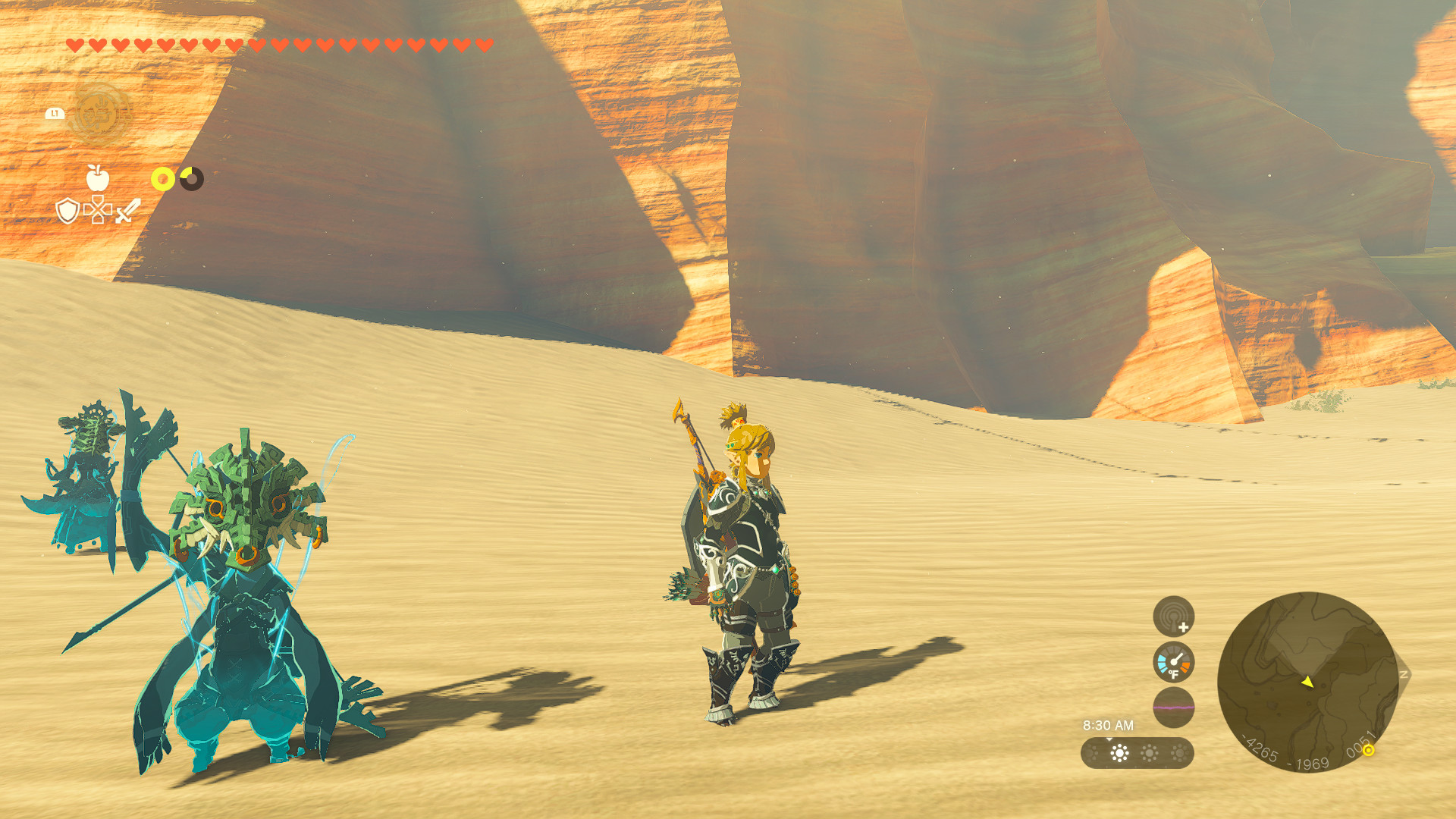Toggle the dimmed leftmost weather sun icon
Screen dimensions: 1456x819
(x=1092, y=753)
